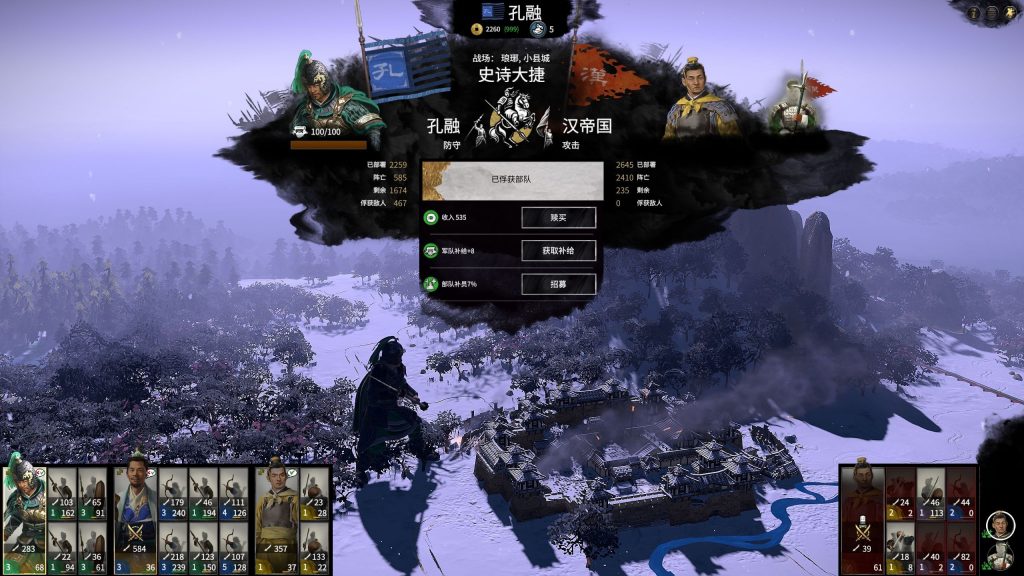Click the archer unit card showing 179 kills
The height and width of the screenshot is (576, 1024).
click(x=173, y=494)
